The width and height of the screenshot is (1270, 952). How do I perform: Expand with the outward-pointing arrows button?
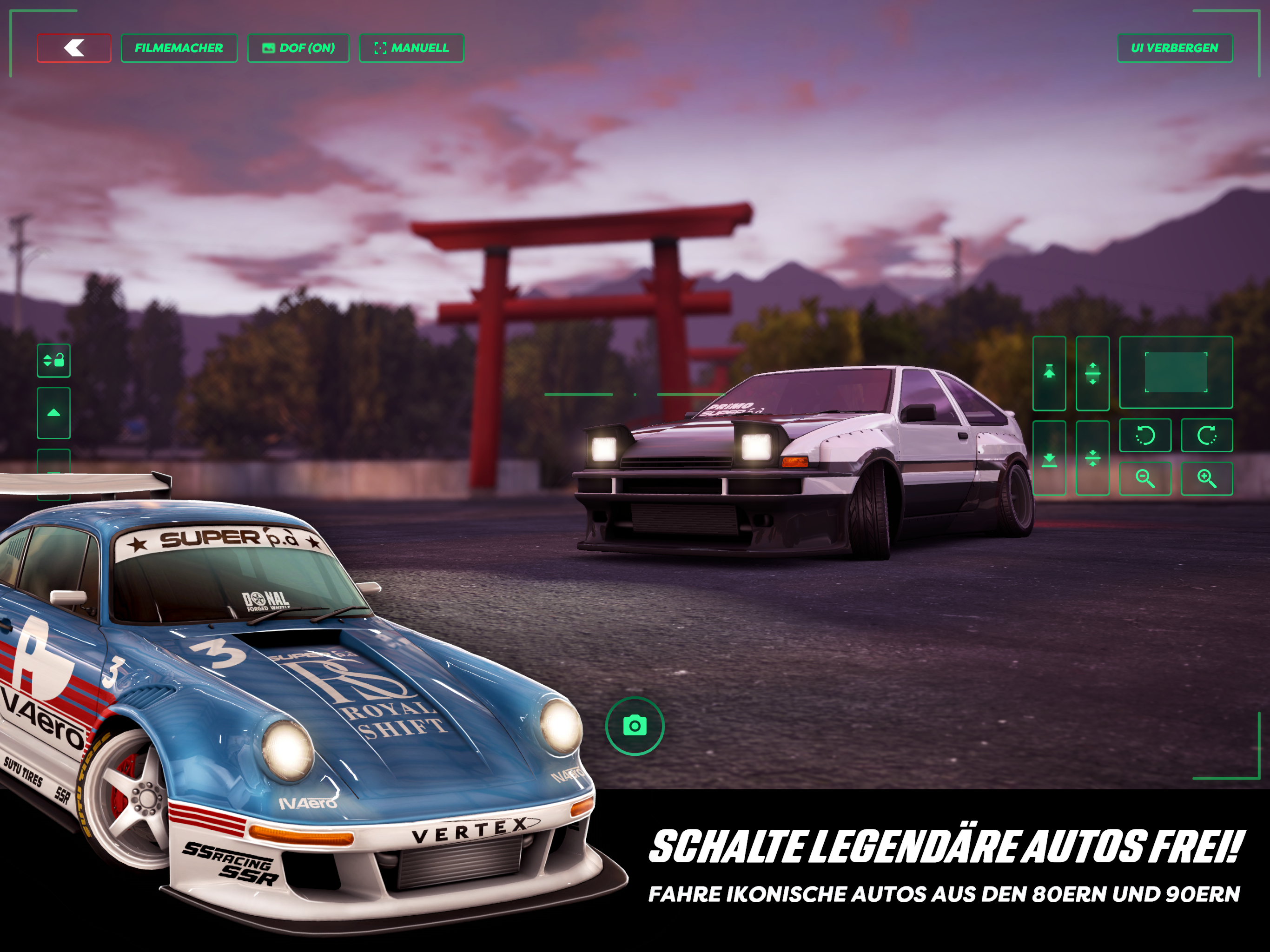point(1092,373)
